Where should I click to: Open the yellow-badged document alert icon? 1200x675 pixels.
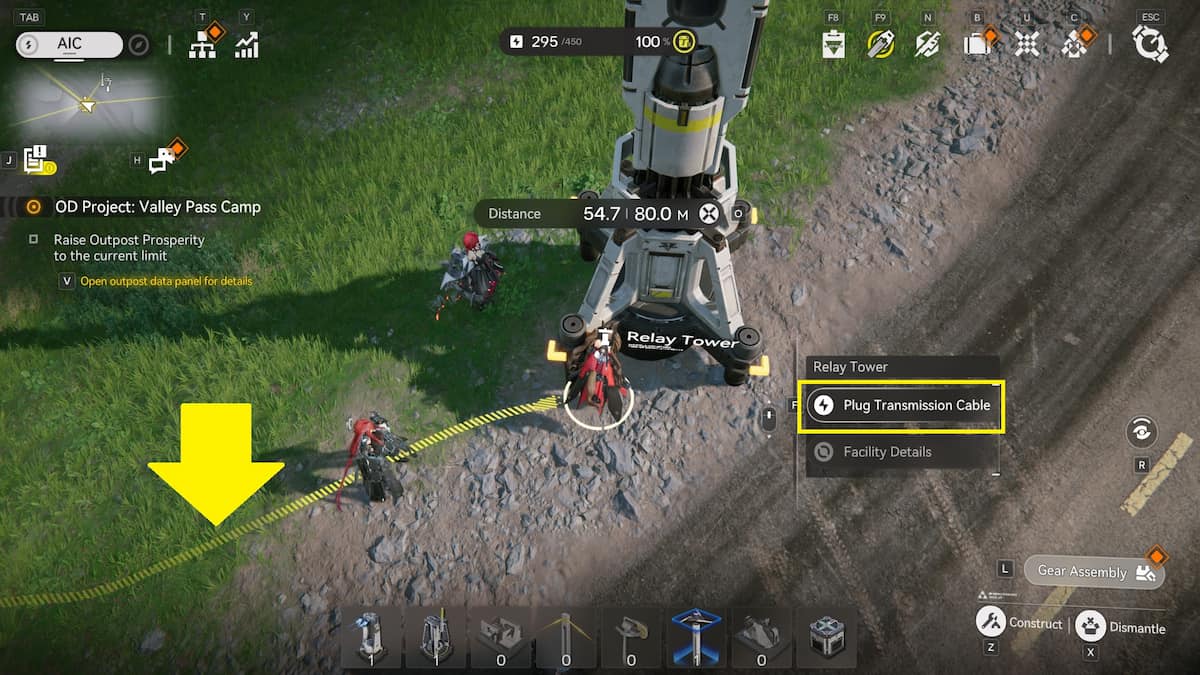pos(38,159)
